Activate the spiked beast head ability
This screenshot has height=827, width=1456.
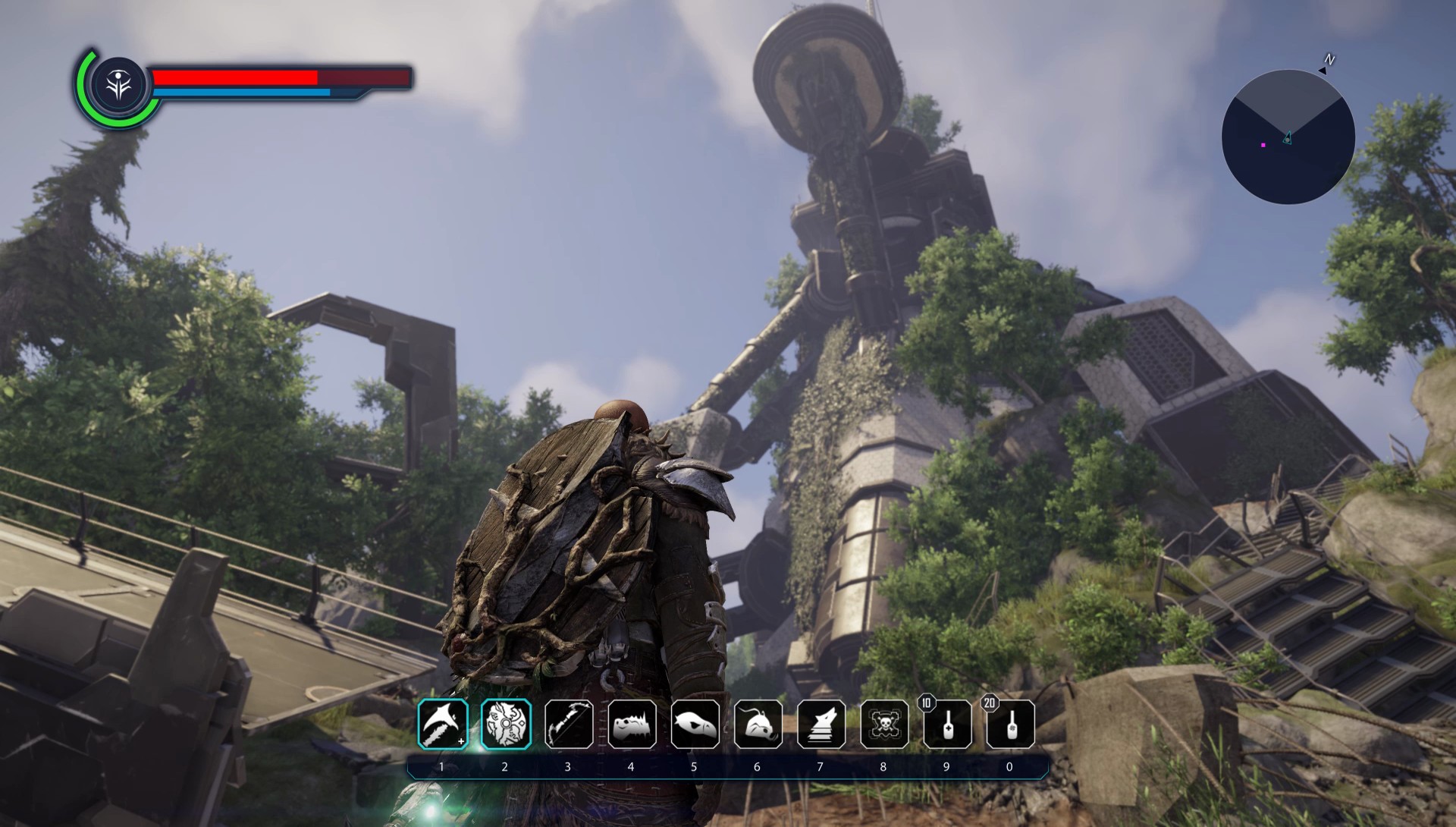[632, 724]
